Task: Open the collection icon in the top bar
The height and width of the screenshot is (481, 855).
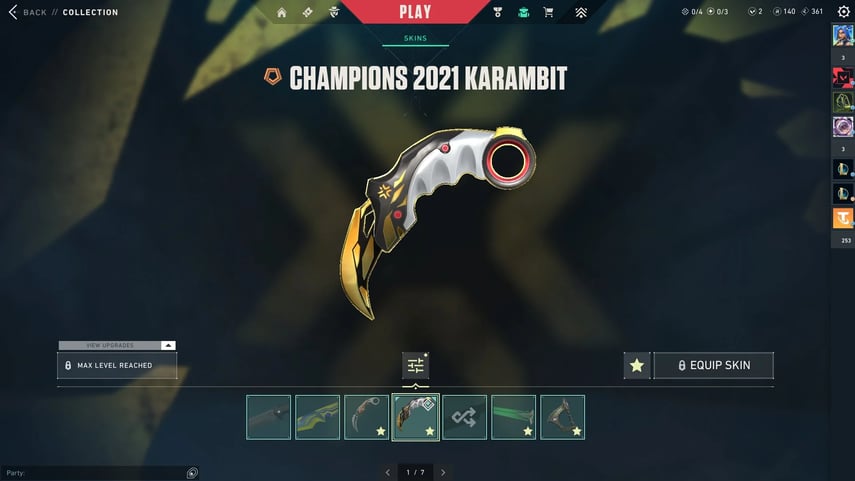Action: click(523, 13)
